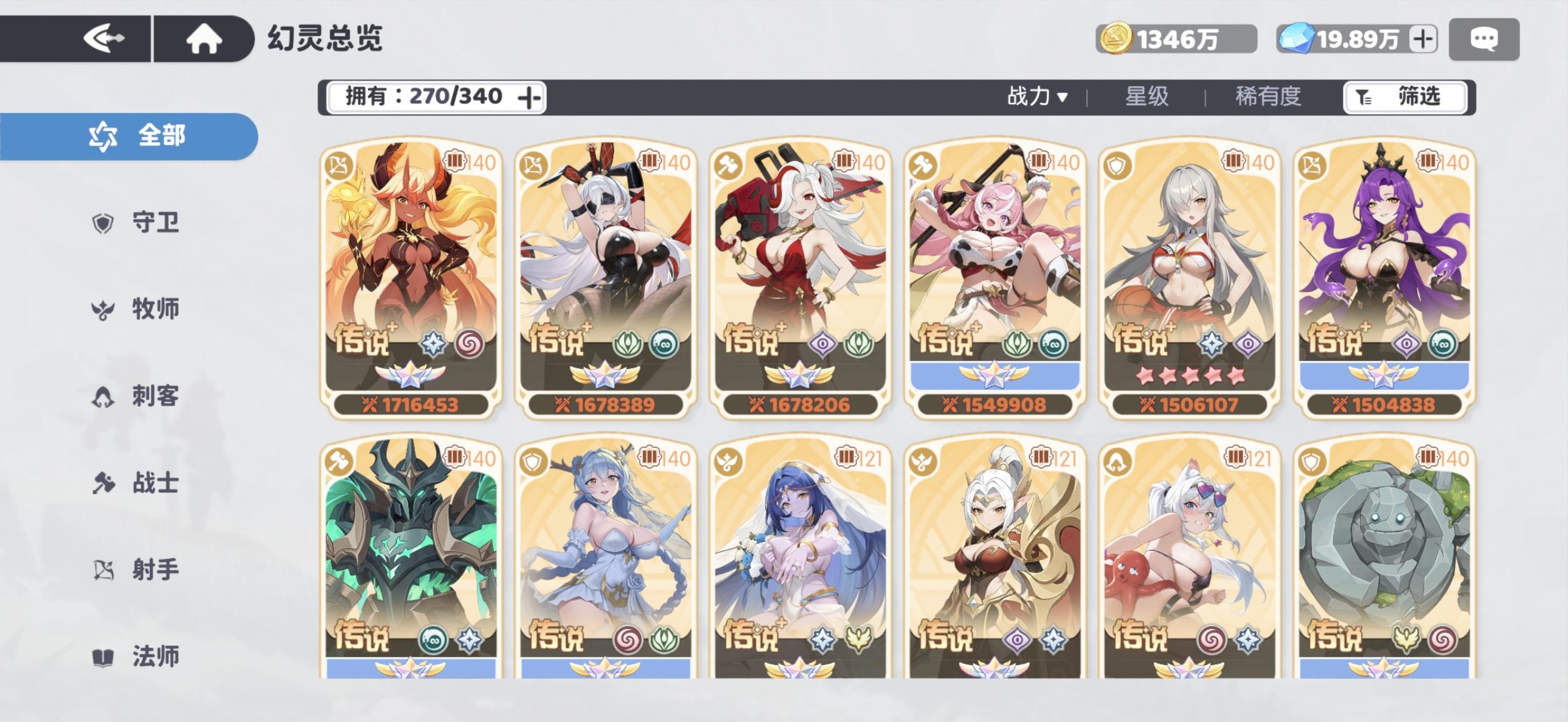Screen dimensions: 1568x722
Task: Toggle sorting by 稀有度
Action: click(1268, 97)
